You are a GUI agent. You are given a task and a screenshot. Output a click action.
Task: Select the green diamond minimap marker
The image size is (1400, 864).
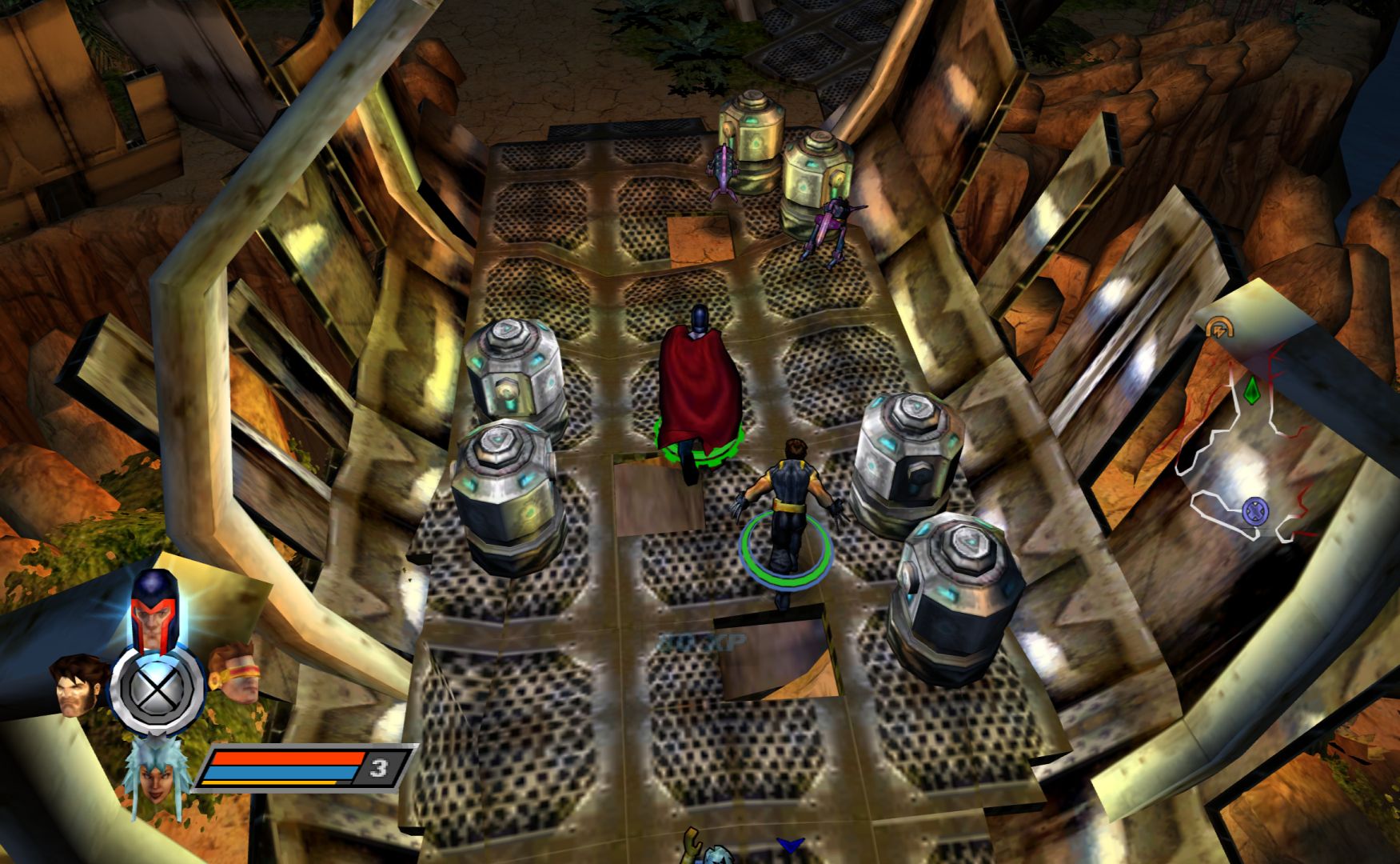coord(1251,391)
